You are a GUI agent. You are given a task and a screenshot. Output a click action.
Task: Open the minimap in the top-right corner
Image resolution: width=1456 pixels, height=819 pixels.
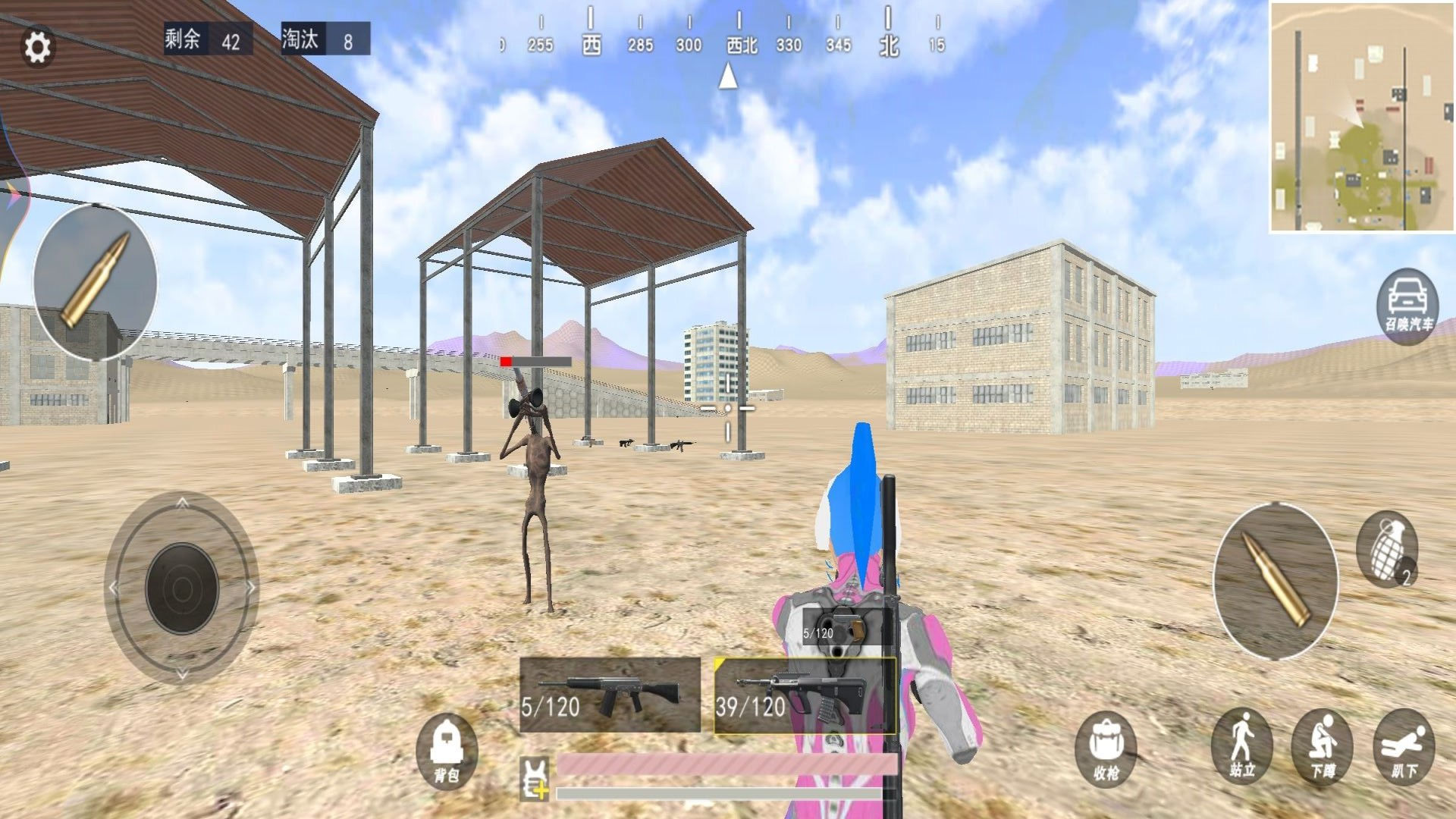[1361, 114]
